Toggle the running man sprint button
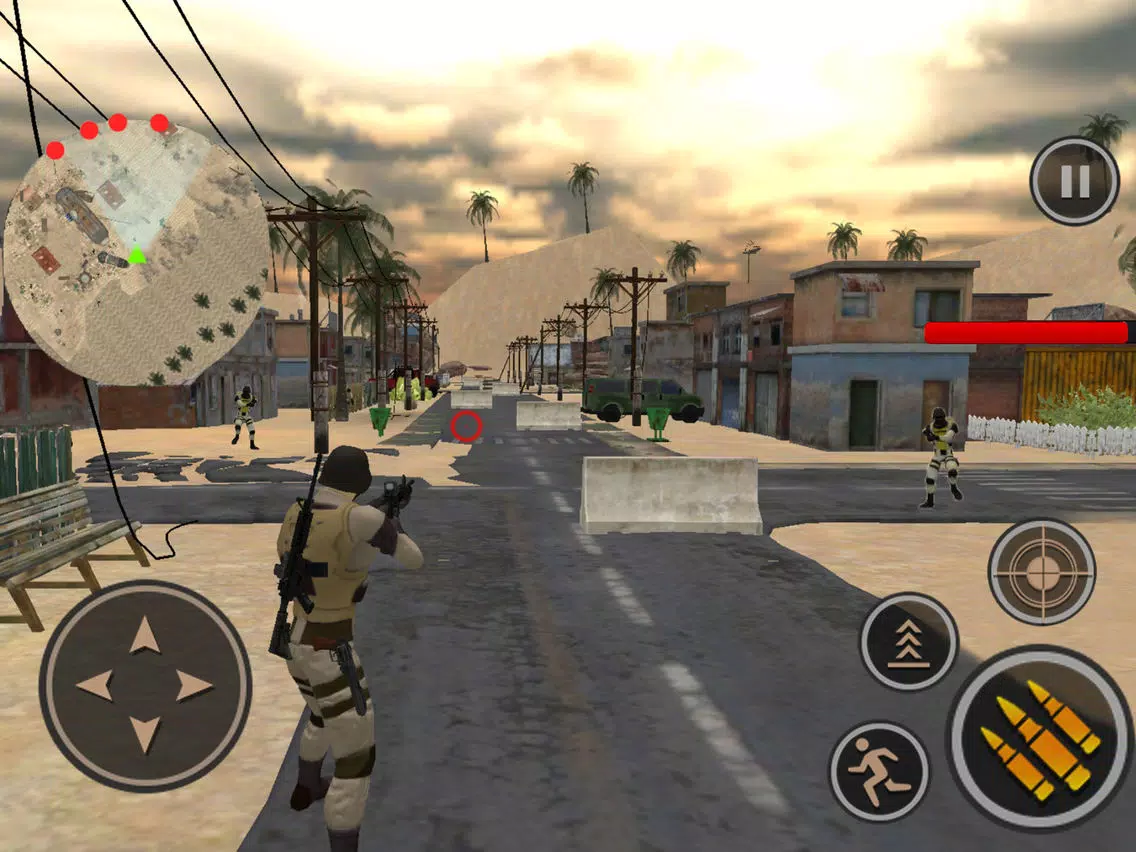1136x852 pixels. [879, 771]
